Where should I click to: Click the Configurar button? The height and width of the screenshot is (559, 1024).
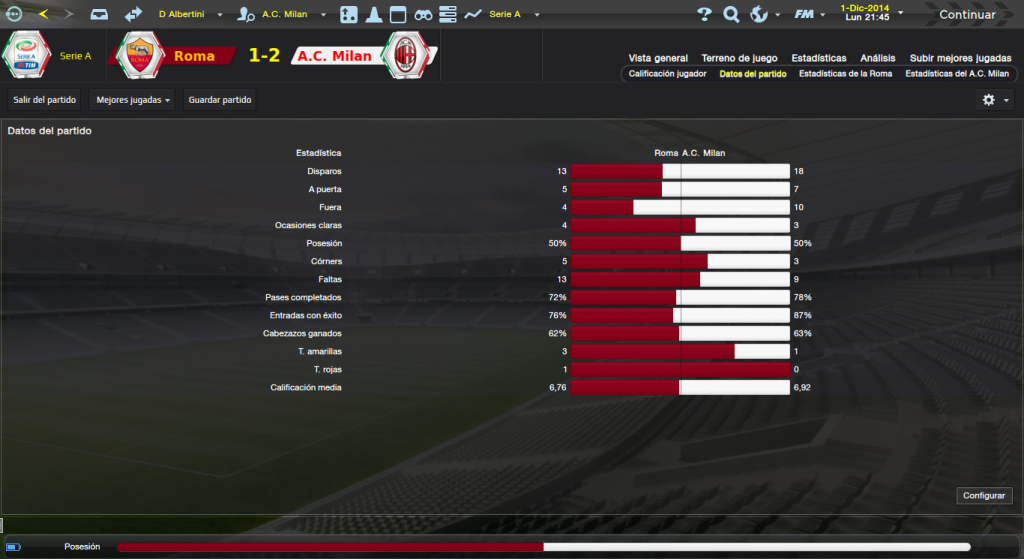pos(984,496)
